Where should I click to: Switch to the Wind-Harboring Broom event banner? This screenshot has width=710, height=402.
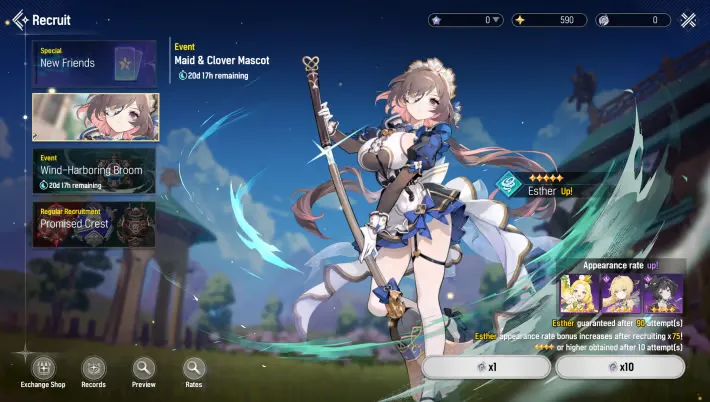94,170
